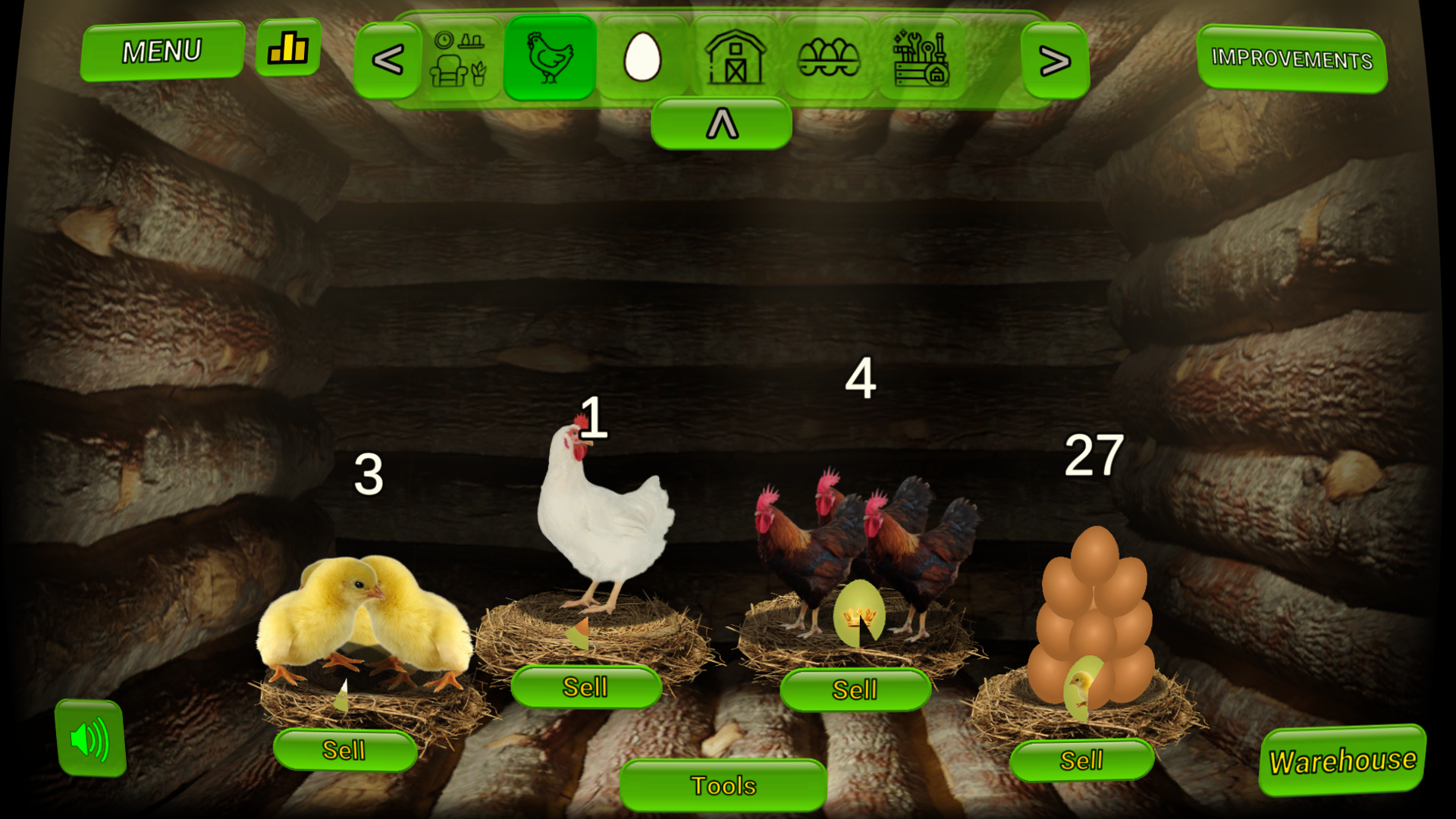The height and width of the screenshot is (819, 1456).
Task: Select the workshop tools icon
Action: pos(920,59)
